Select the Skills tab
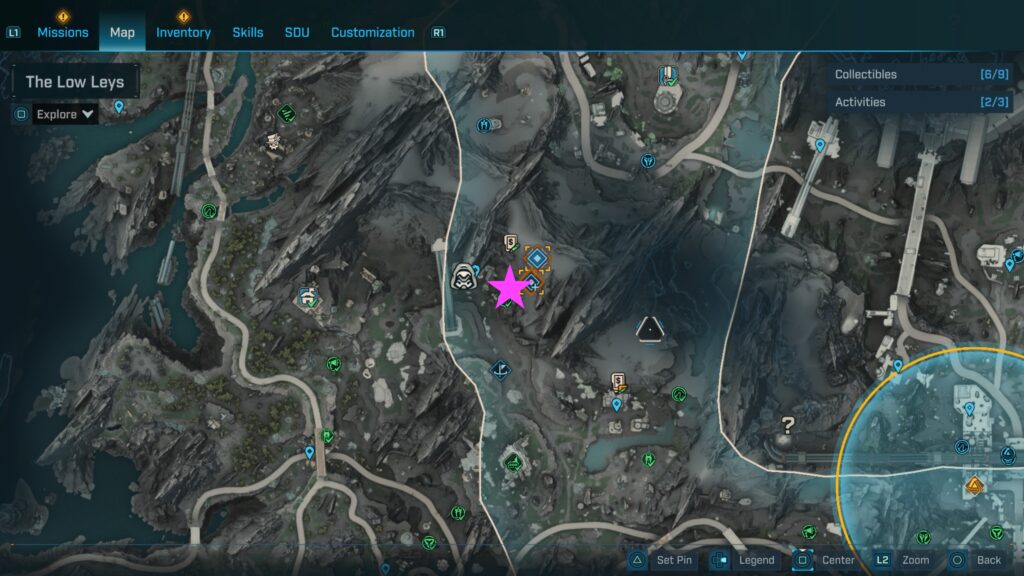Viewport: 1024px width, 576px height. pos(248,32)
